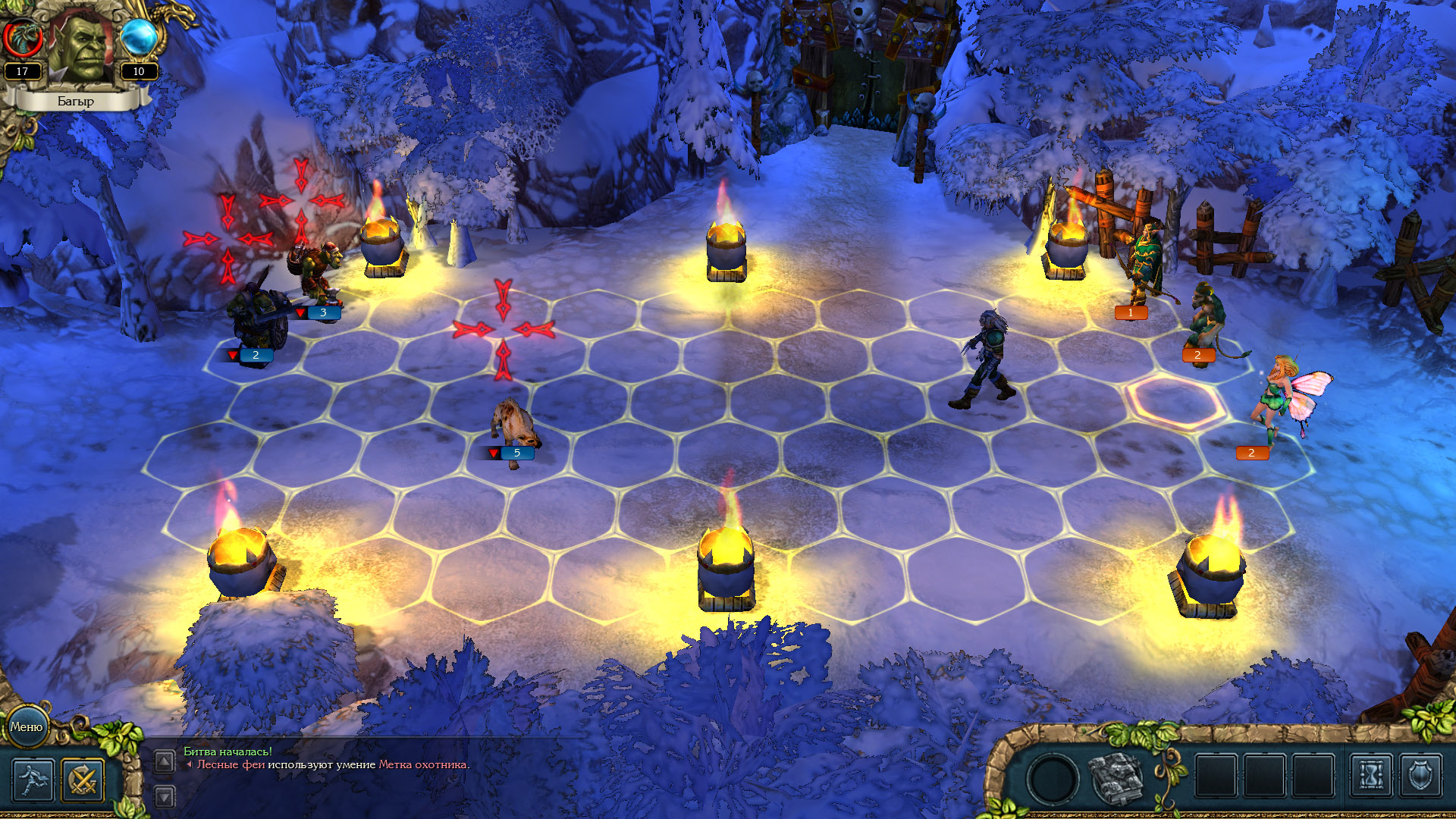Click the running figure retreat button
This screenshot has width=1456, height=819.
point(33,779)
